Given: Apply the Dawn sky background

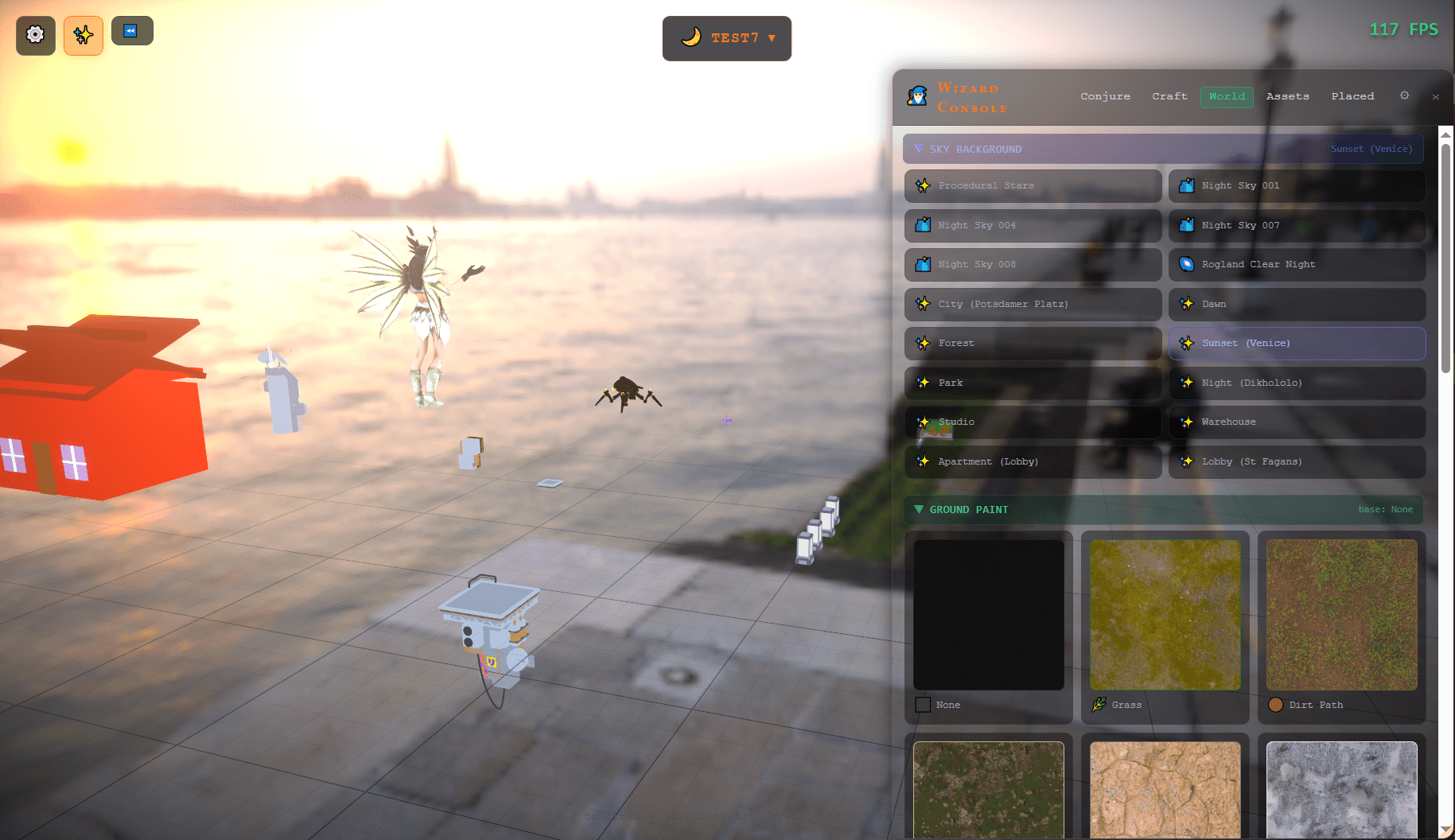Looking at the screenshot, I should click(1297, 305).
